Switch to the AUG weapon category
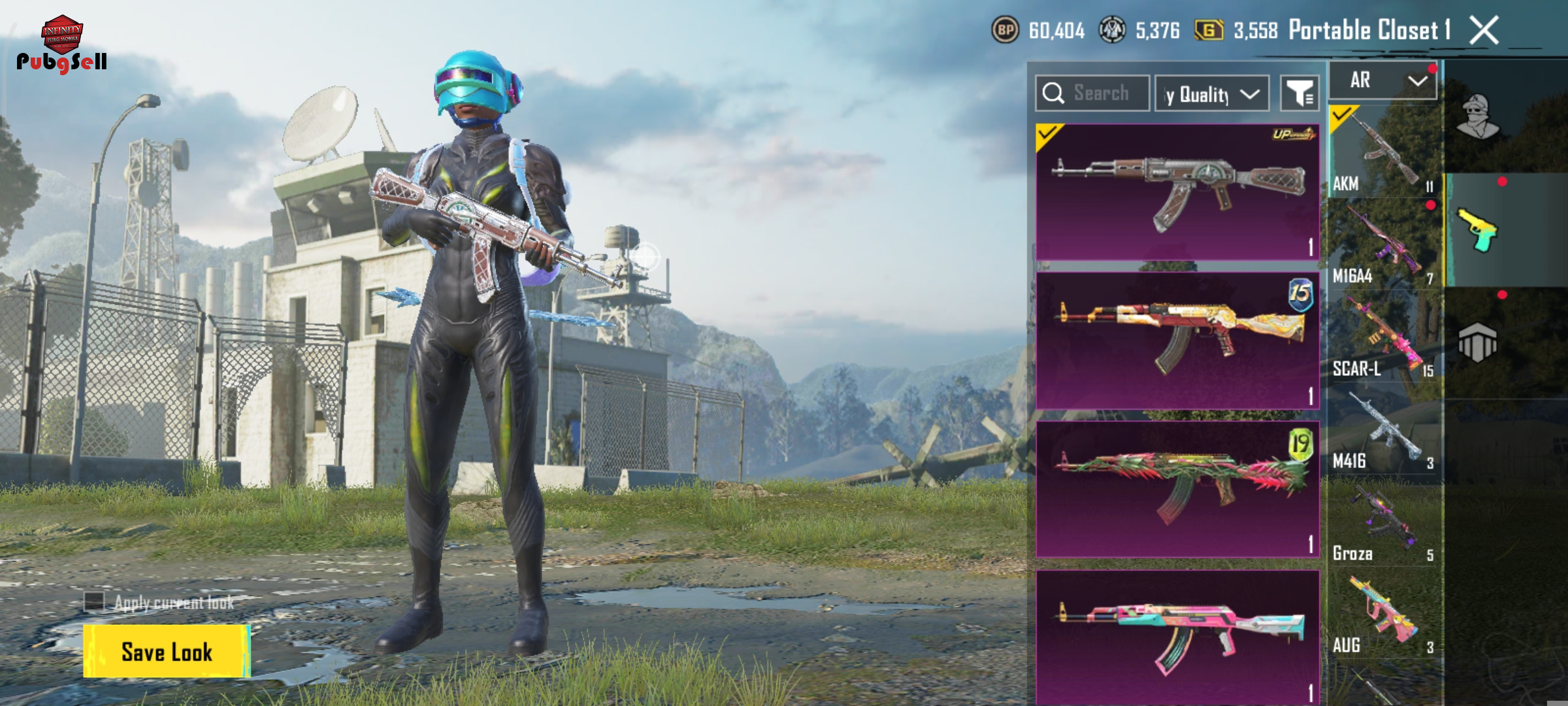The height and width of the screenshot is (706, 1568). (x=1384, y=614)
